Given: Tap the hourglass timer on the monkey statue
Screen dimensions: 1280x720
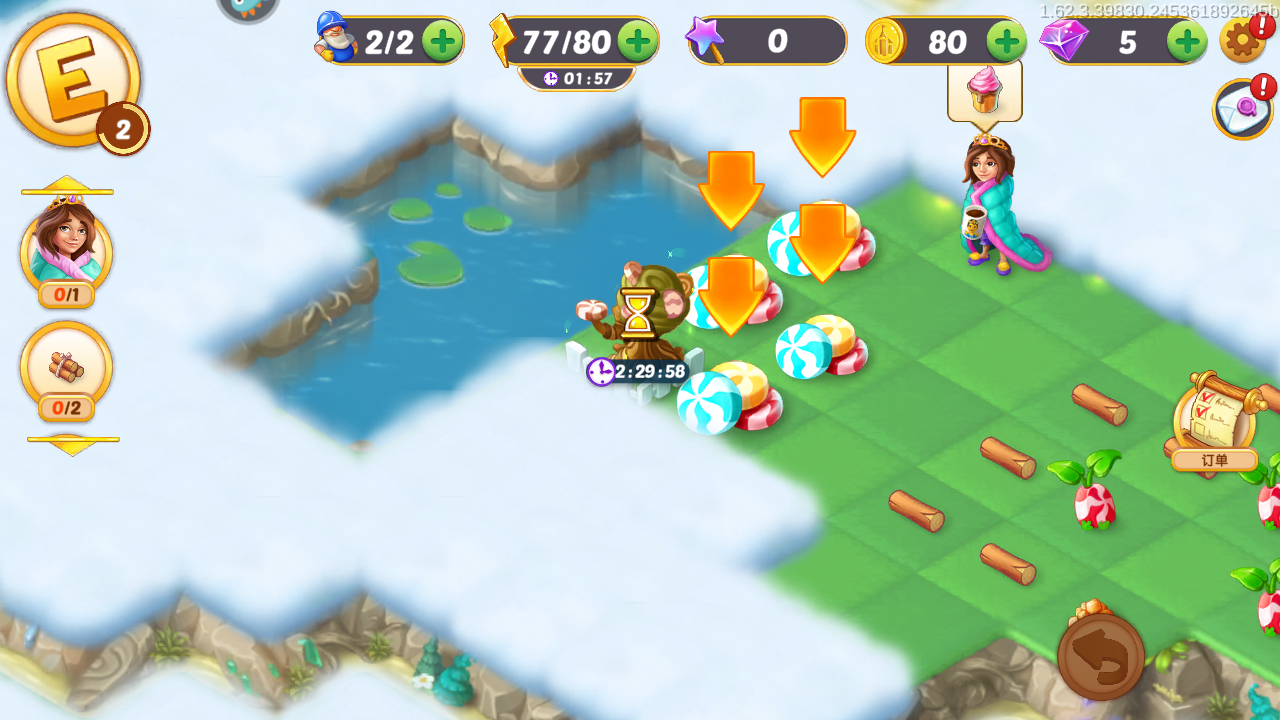Looking at the screenshot, I should pos(637,313).
